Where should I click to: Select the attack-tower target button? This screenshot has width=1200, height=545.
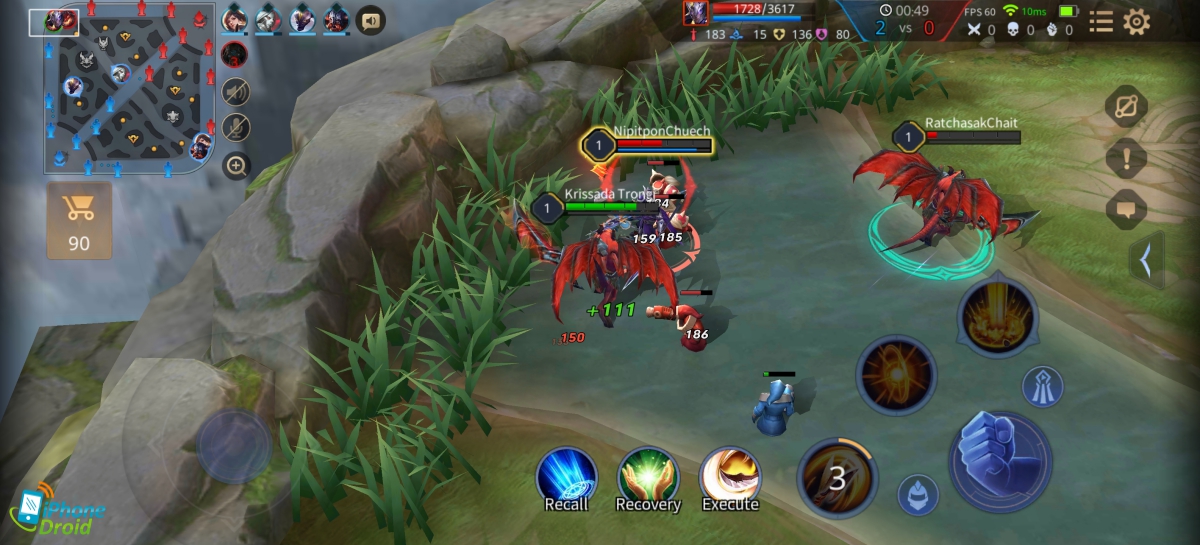(x=1043, y=386)
